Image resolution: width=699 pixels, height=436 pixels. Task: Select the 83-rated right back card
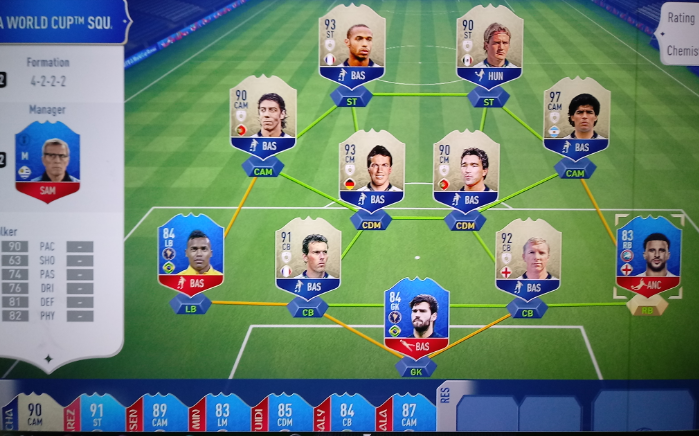click(x=647, y=255)
